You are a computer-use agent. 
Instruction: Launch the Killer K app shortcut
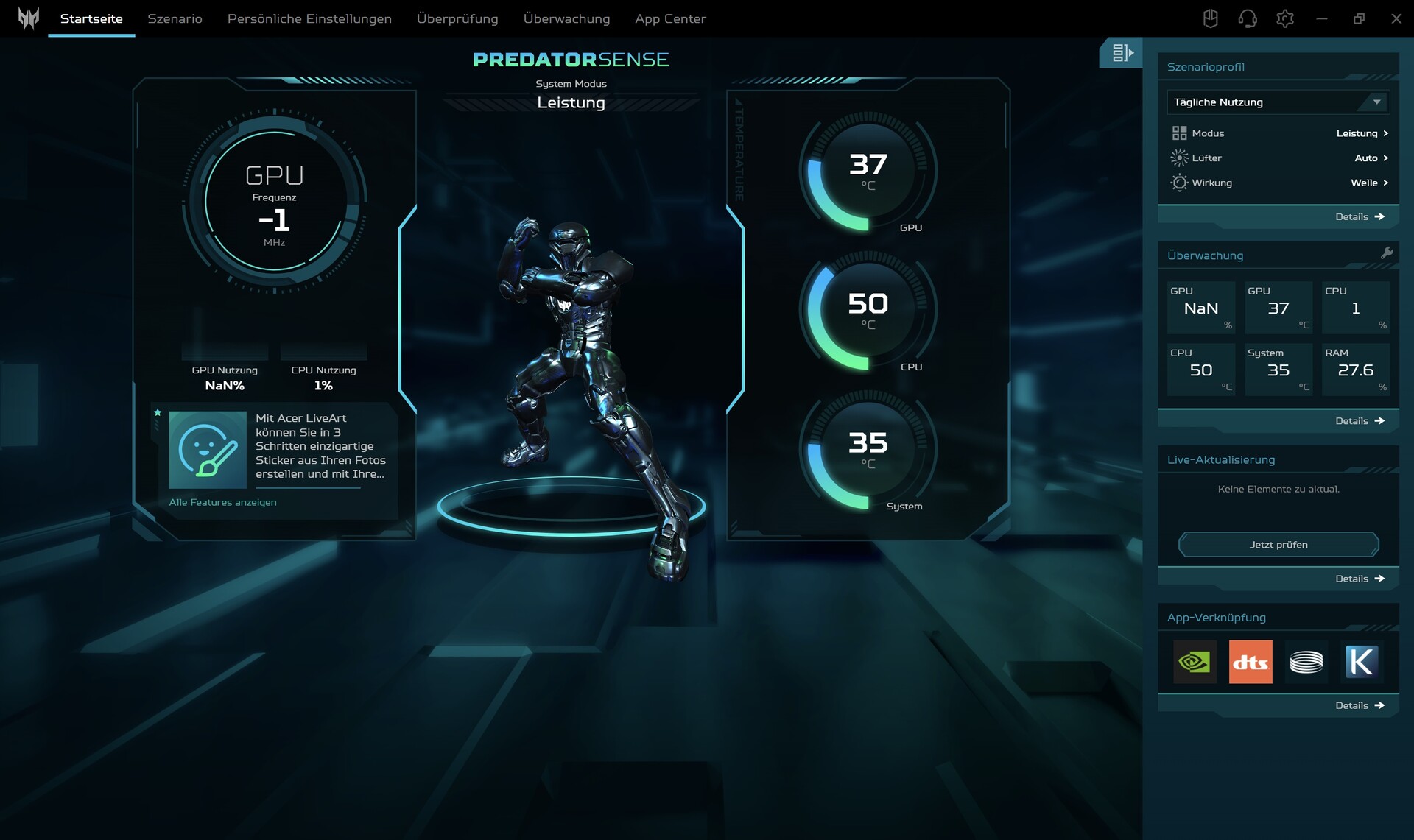[x=1361, y=662]
